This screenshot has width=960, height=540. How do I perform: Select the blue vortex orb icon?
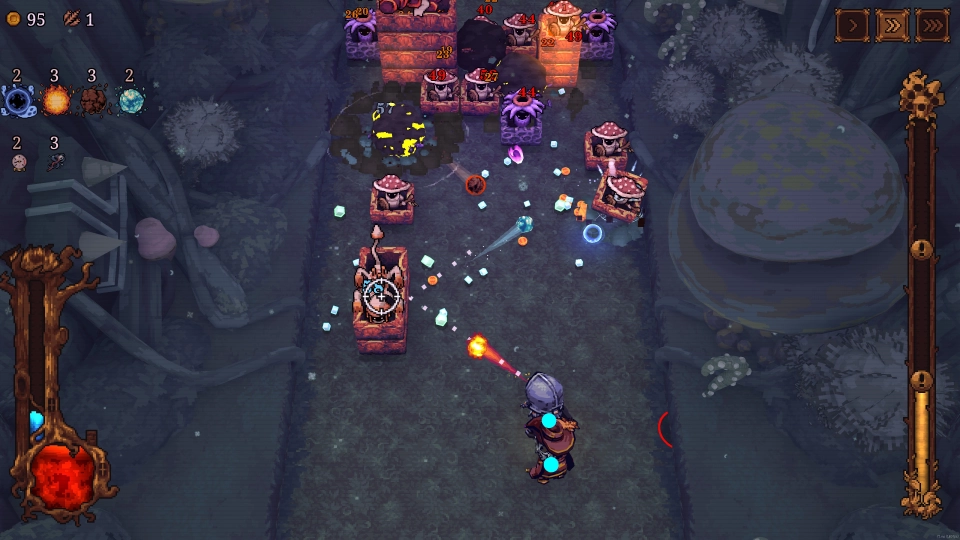coord(18,99)
